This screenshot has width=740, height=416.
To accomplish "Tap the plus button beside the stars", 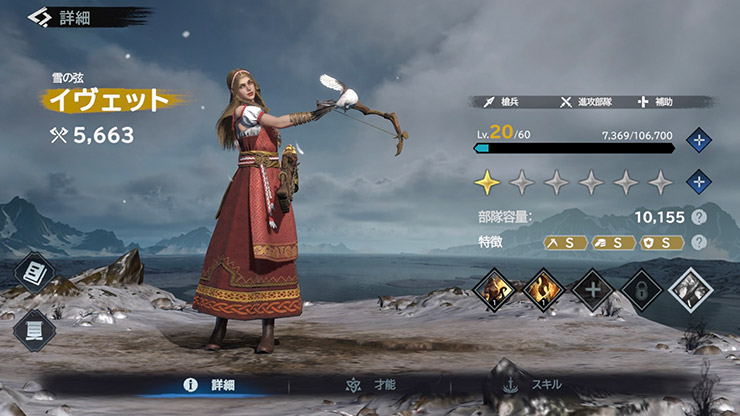I will (x=699, y=182).
